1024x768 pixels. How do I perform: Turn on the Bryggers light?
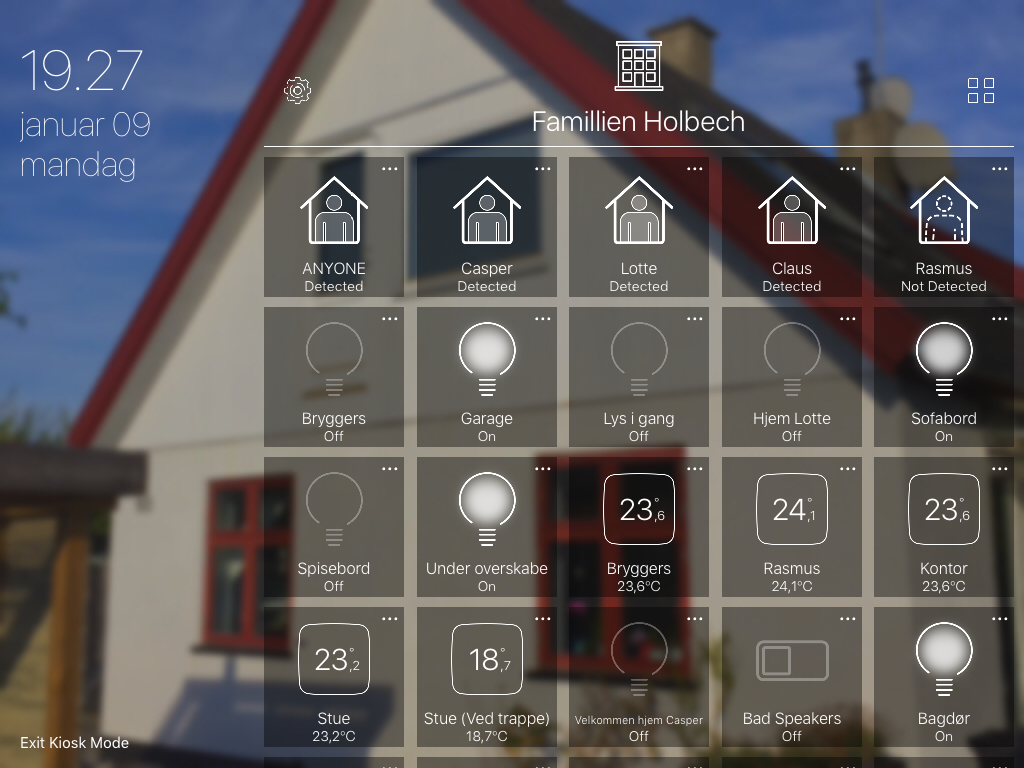point(334,376)
